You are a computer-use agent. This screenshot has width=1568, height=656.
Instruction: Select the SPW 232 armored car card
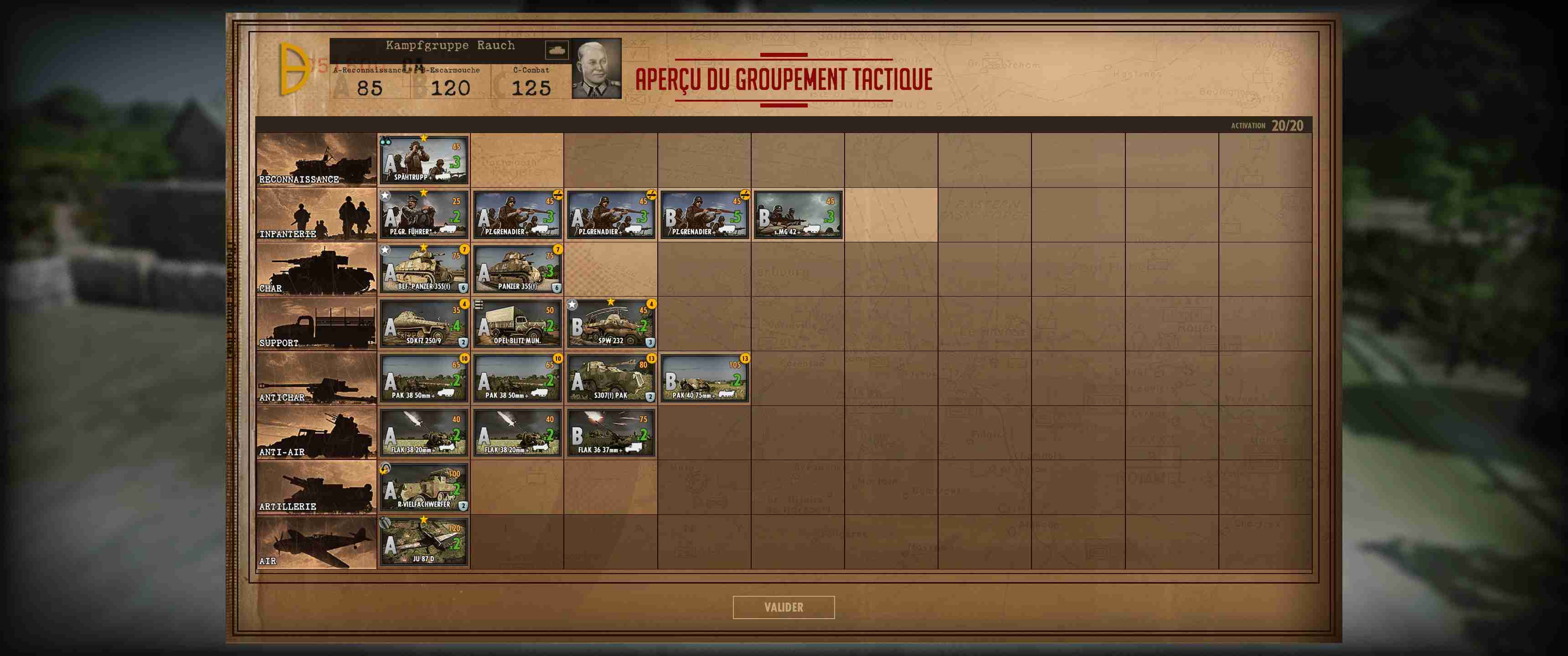click(x=611, y=324)
